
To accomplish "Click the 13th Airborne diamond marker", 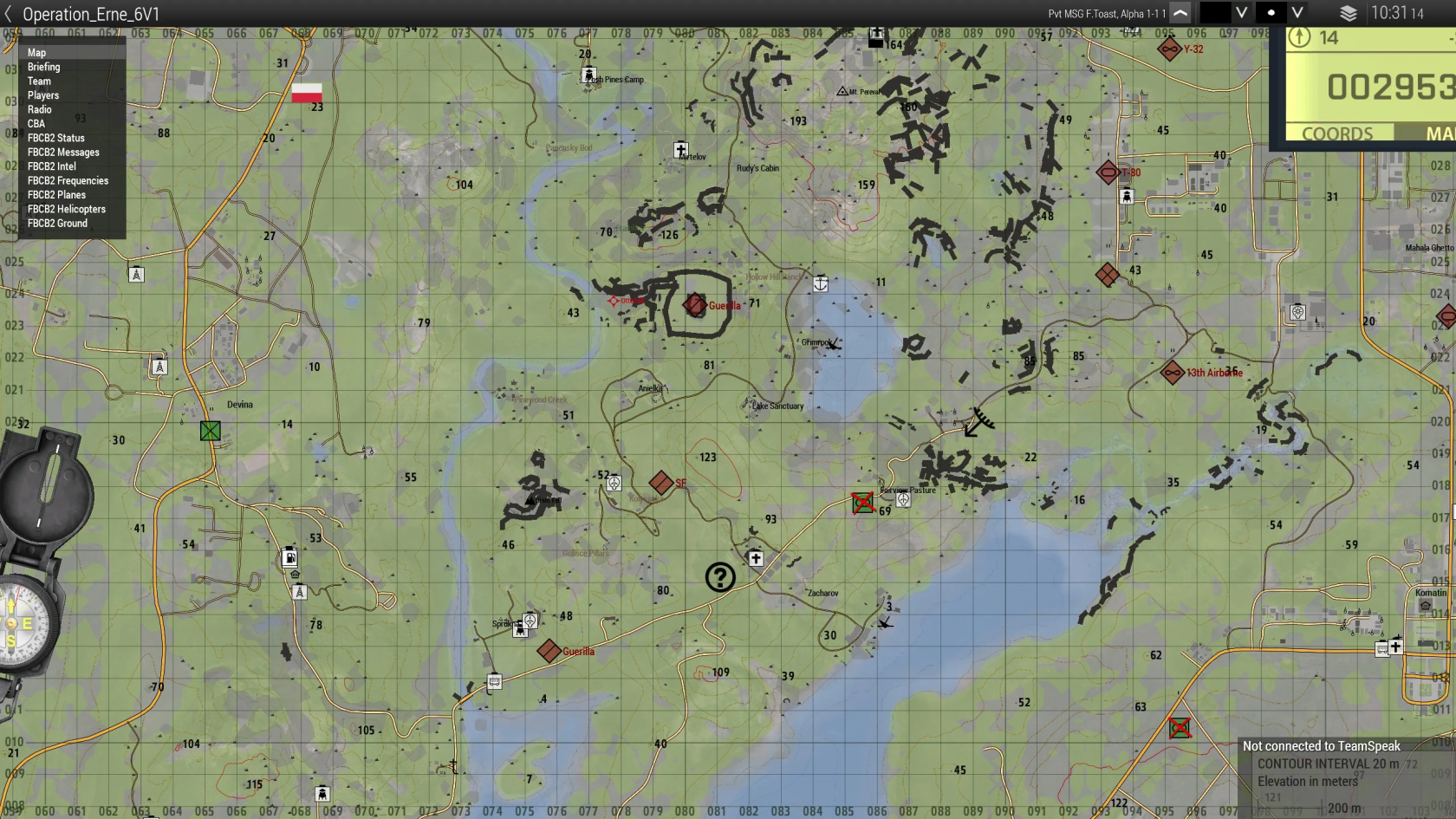I will click(x=1173, y=373).
